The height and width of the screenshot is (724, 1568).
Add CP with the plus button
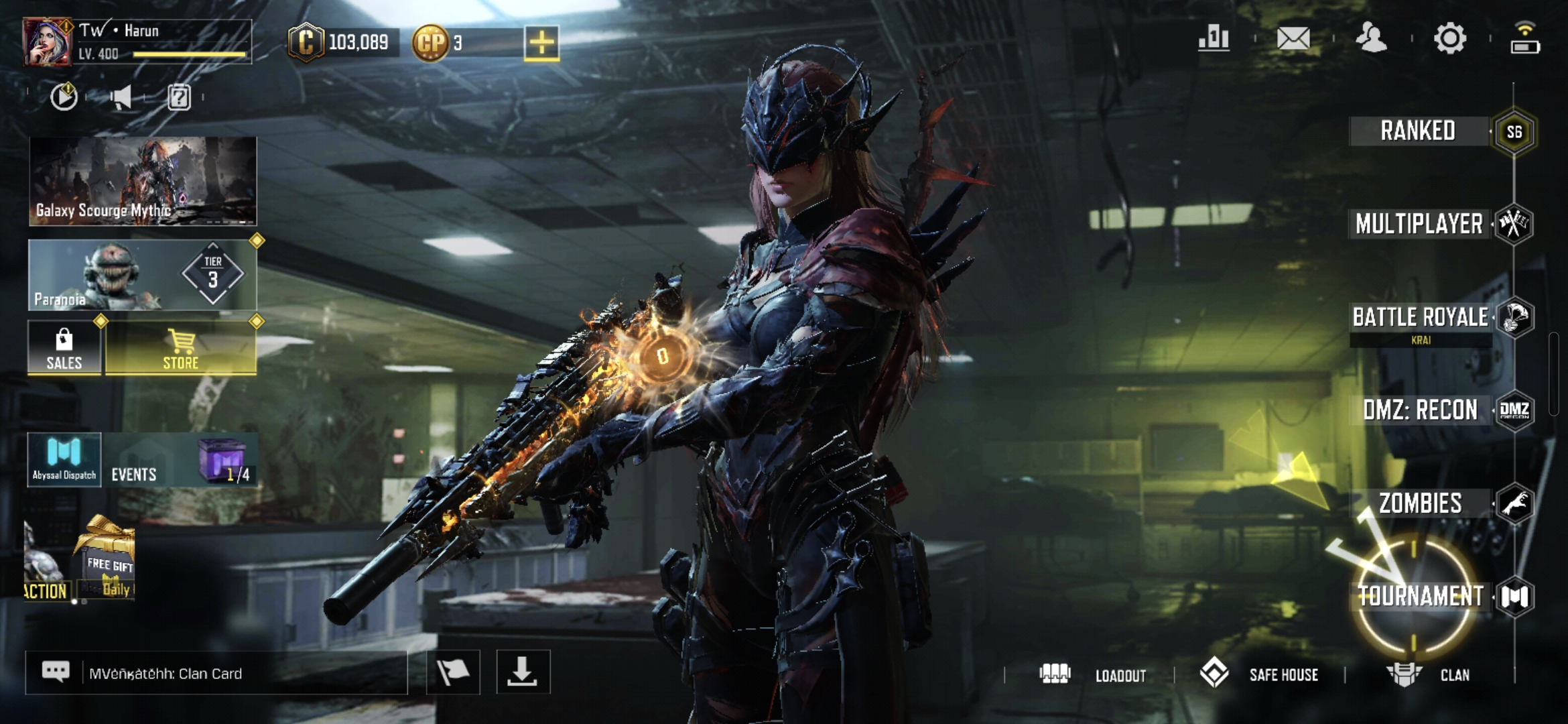pyautogui.click(x=541, y=43)
